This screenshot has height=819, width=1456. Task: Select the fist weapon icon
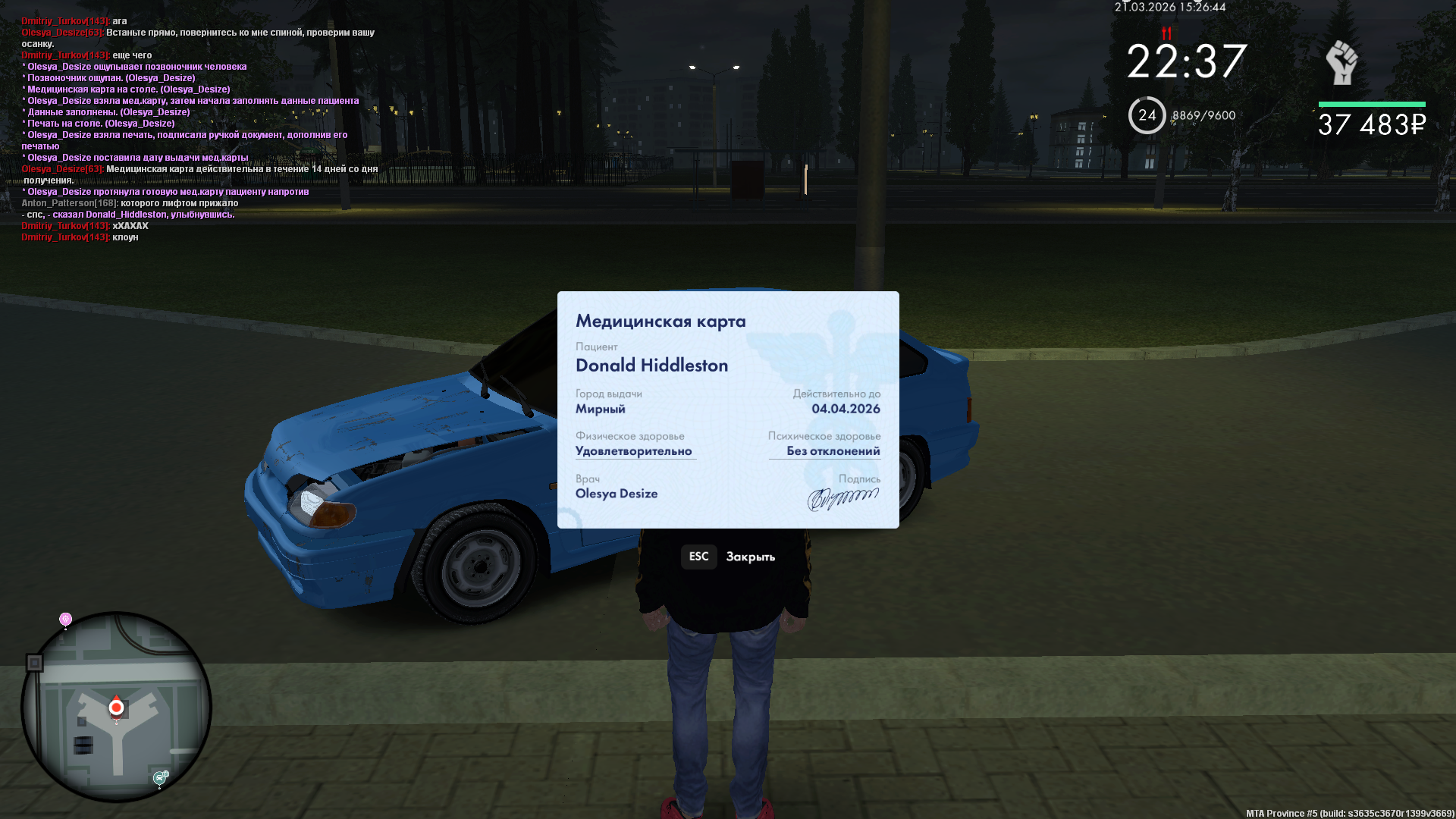click(1341, 63)
